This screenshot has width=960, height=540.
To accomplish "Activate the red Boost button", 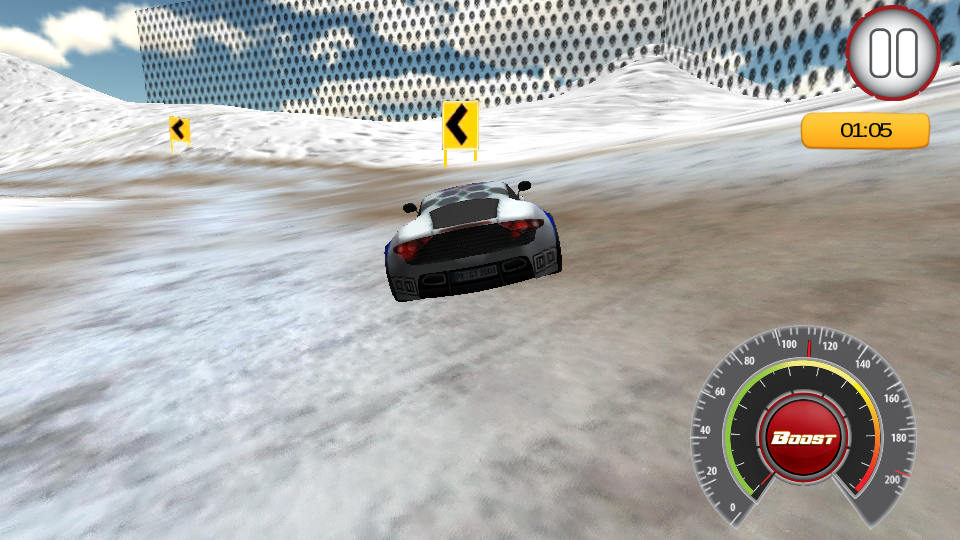I will coord(803,439).
